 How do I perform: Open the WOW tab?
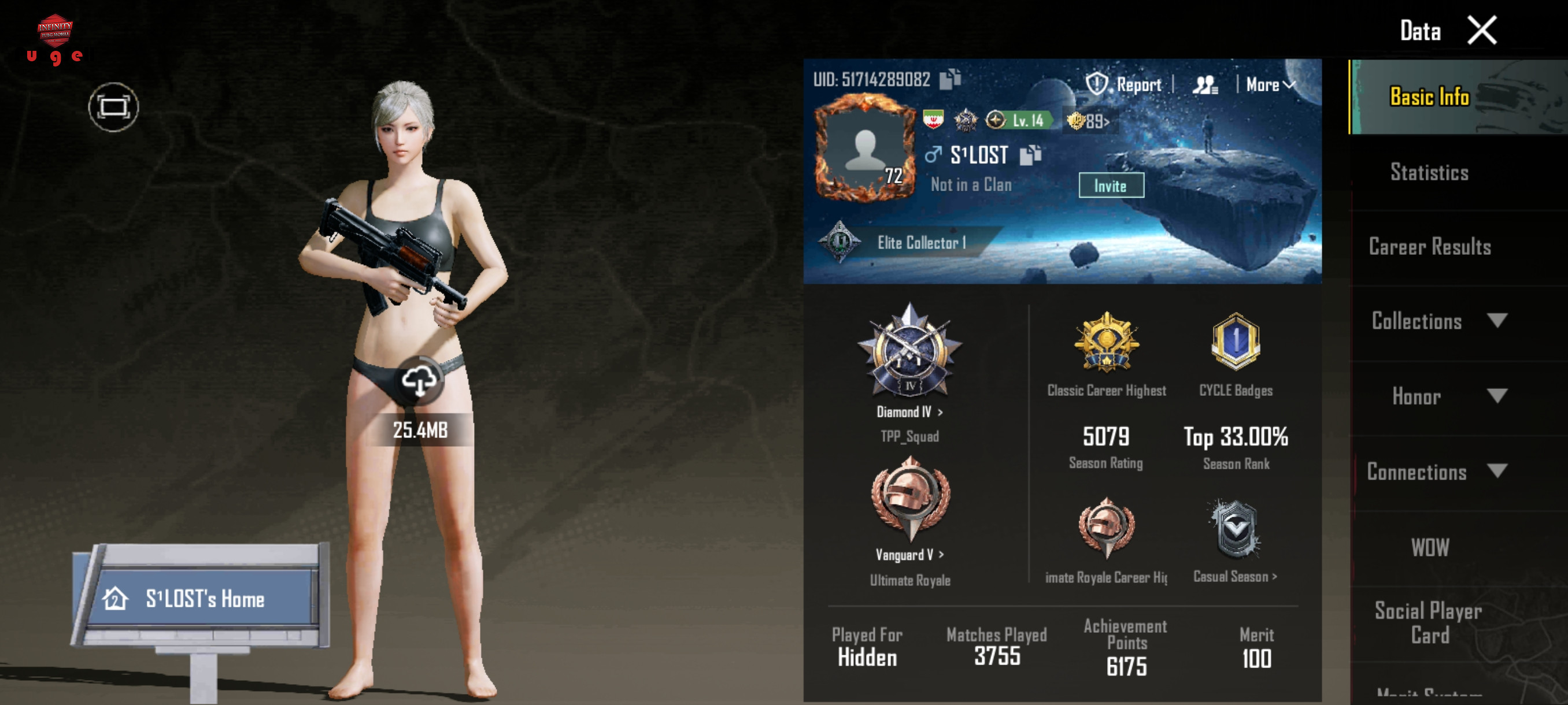click(x=1429, y=547)
